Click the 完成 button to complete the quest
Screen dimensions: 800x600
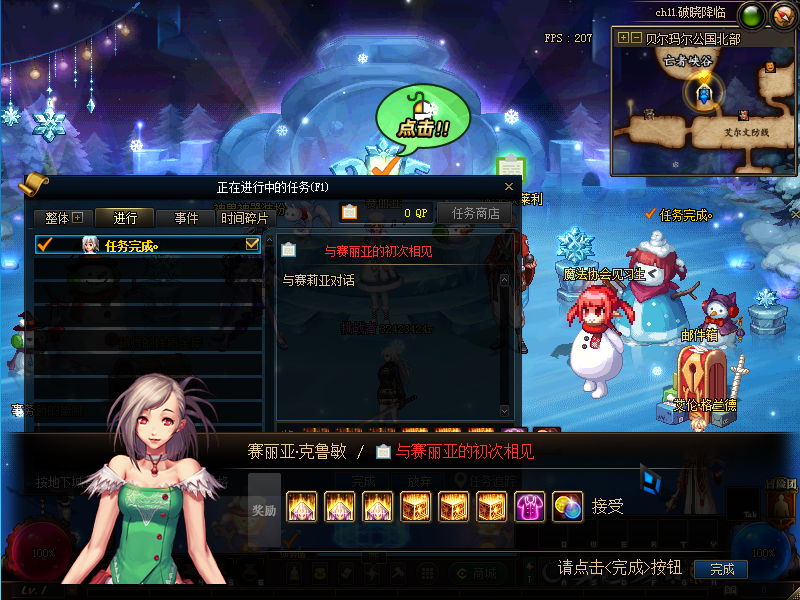click(722, 569)
